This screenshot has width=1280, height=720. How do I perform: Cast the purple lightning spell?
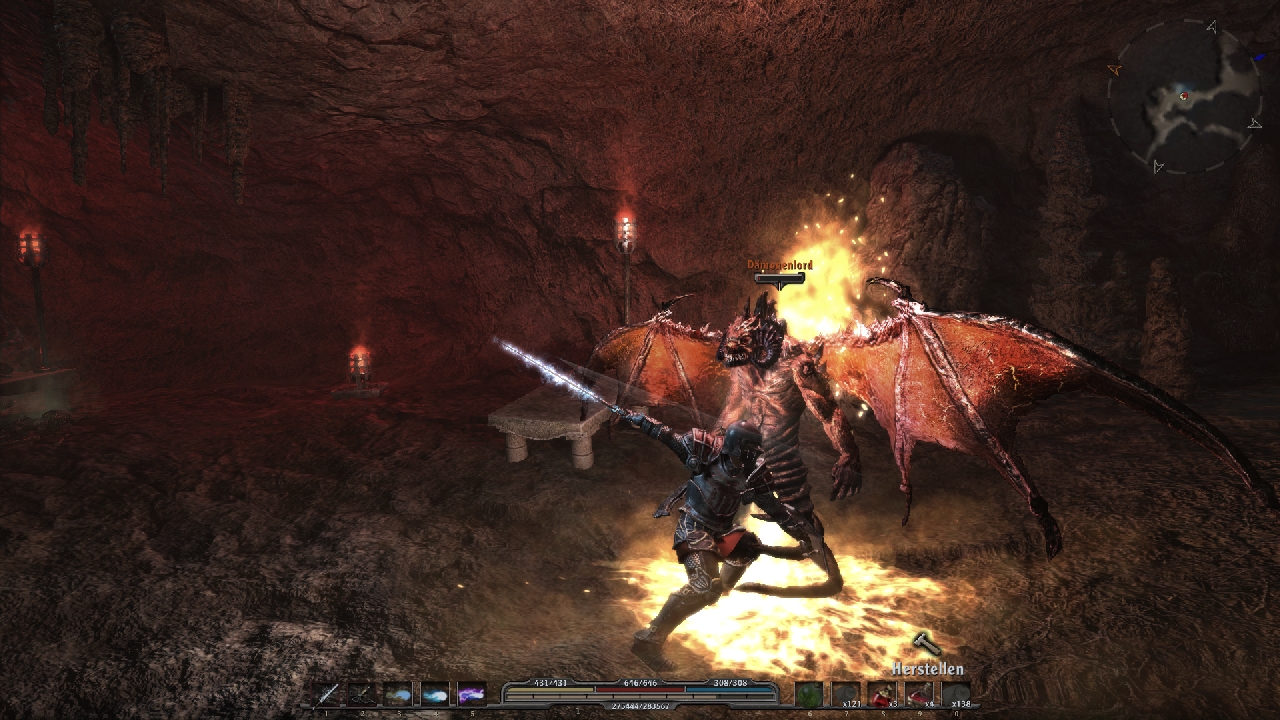(x=471, y=694)
